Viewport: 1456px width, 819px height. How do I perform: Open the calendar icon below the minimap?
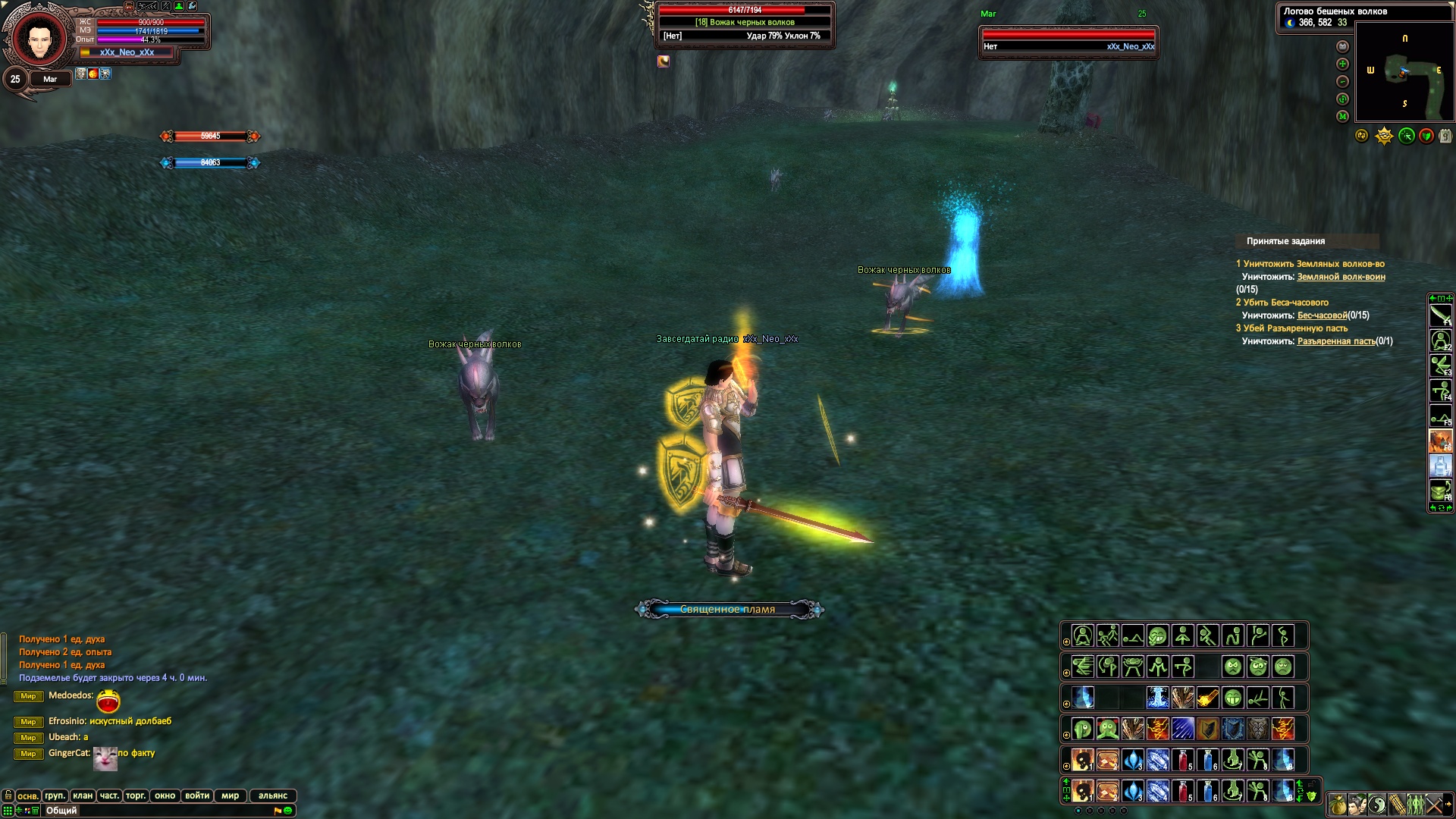point(1445,136)
